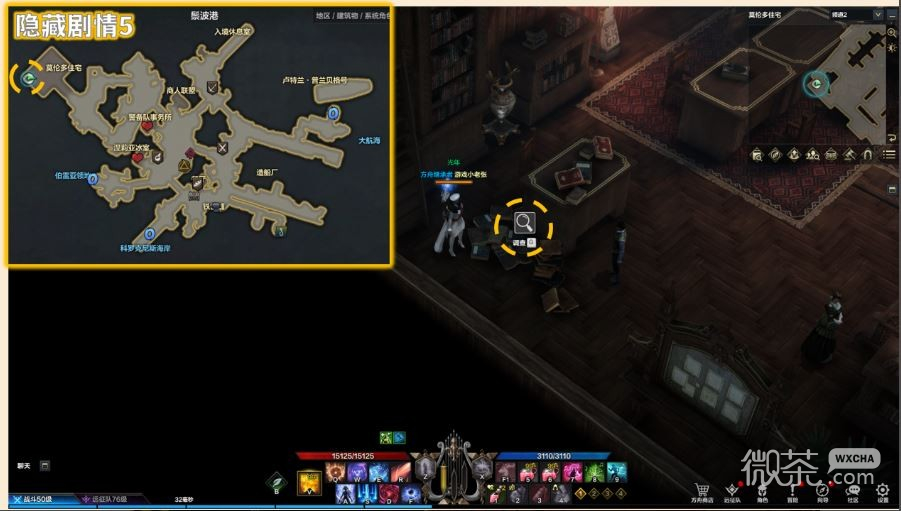
Task: Open the 冒险 adventure menu
Action: 792,490
